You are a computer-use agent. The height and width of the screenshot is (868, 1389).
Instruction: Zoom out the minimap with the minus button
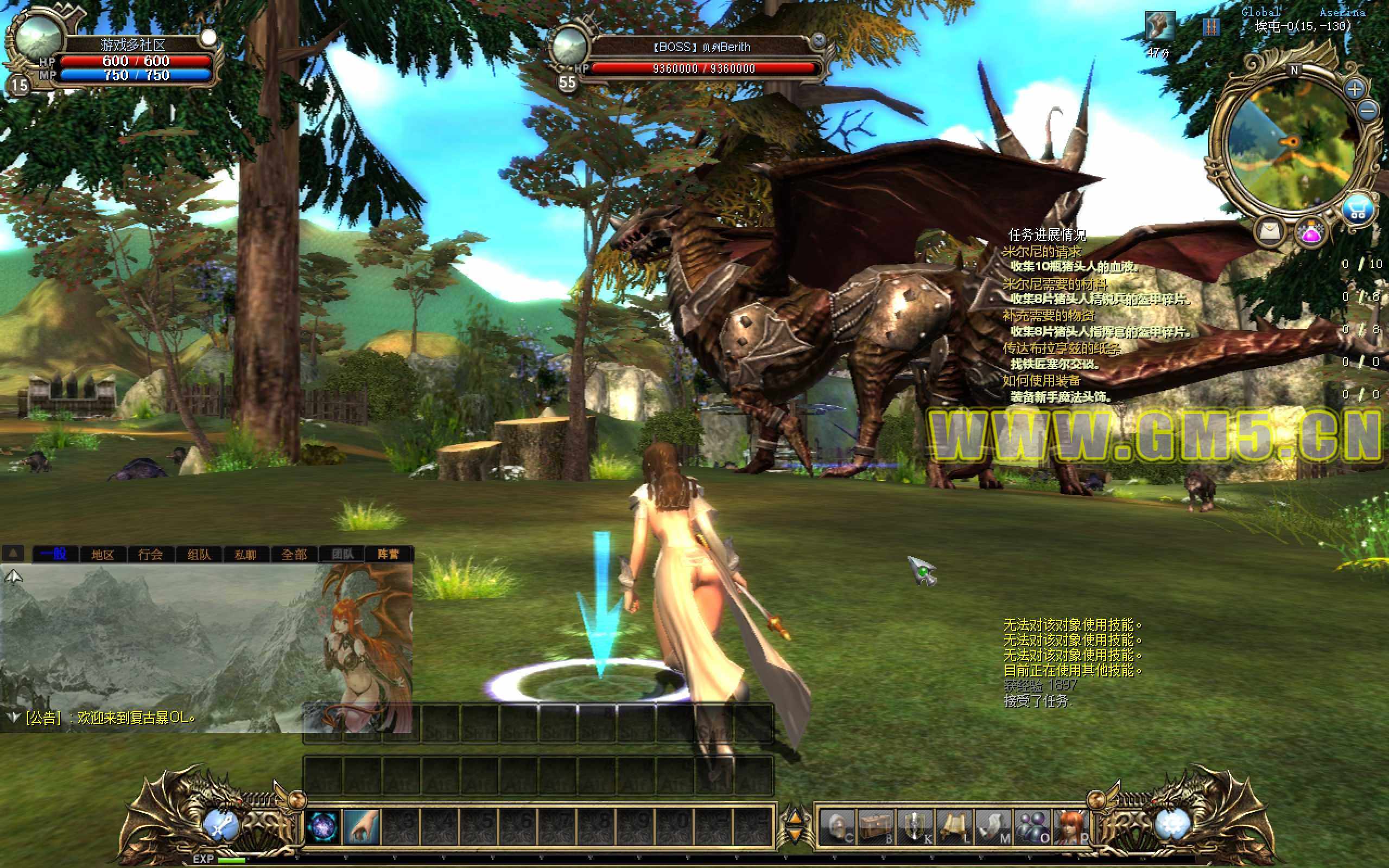pyautogui.click(x=1369, y=110)
